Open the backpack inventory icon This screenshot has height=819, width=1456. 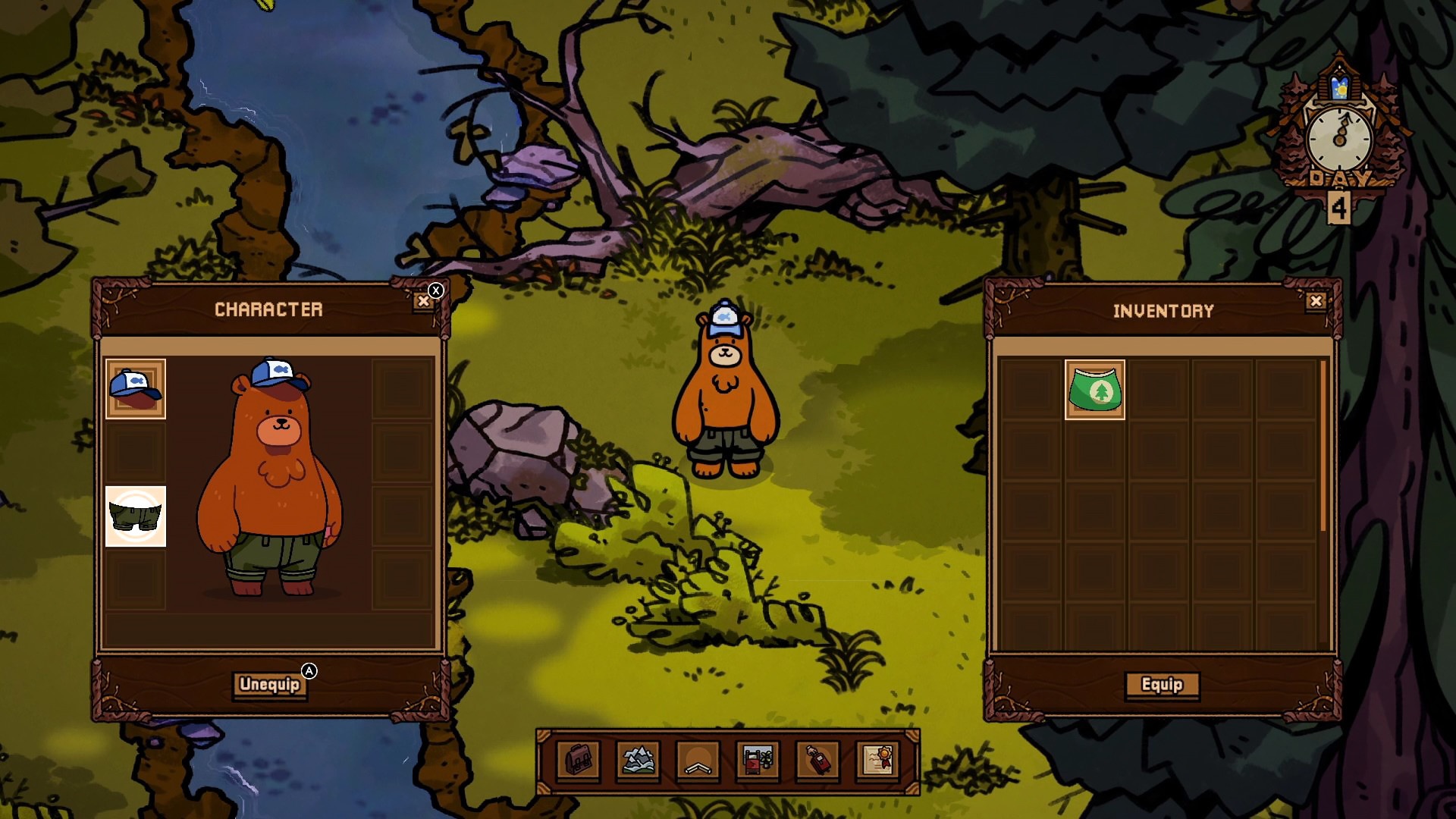(x=579, y=759)
